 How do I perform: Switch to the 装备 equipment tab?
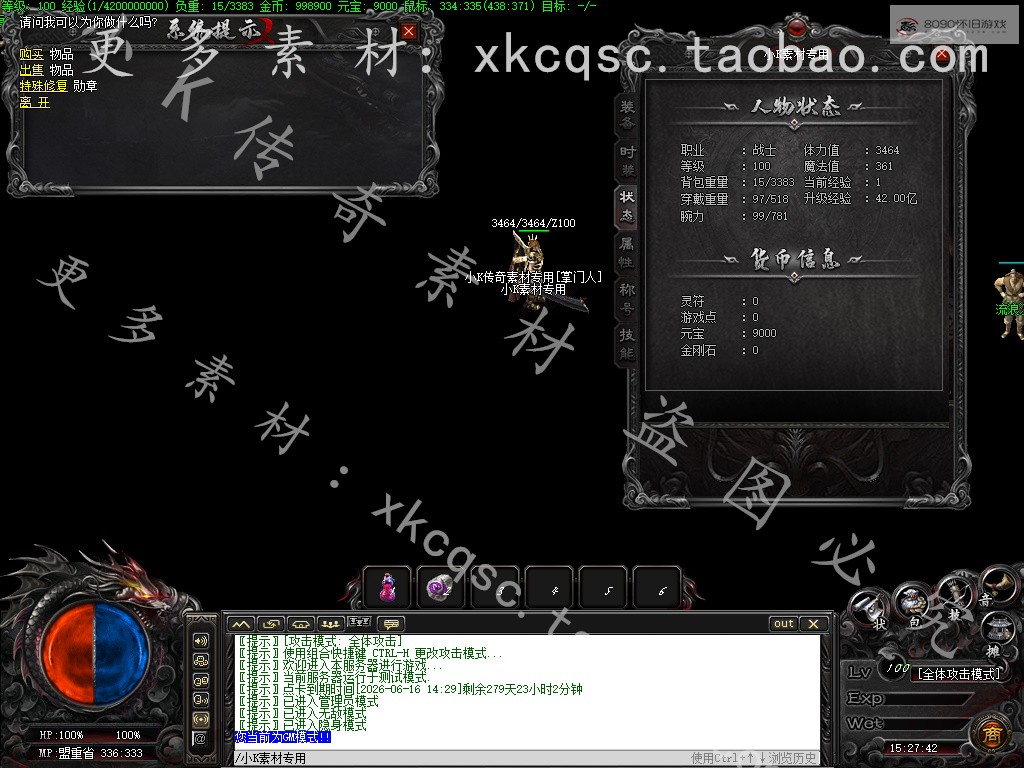pos(627,115)
